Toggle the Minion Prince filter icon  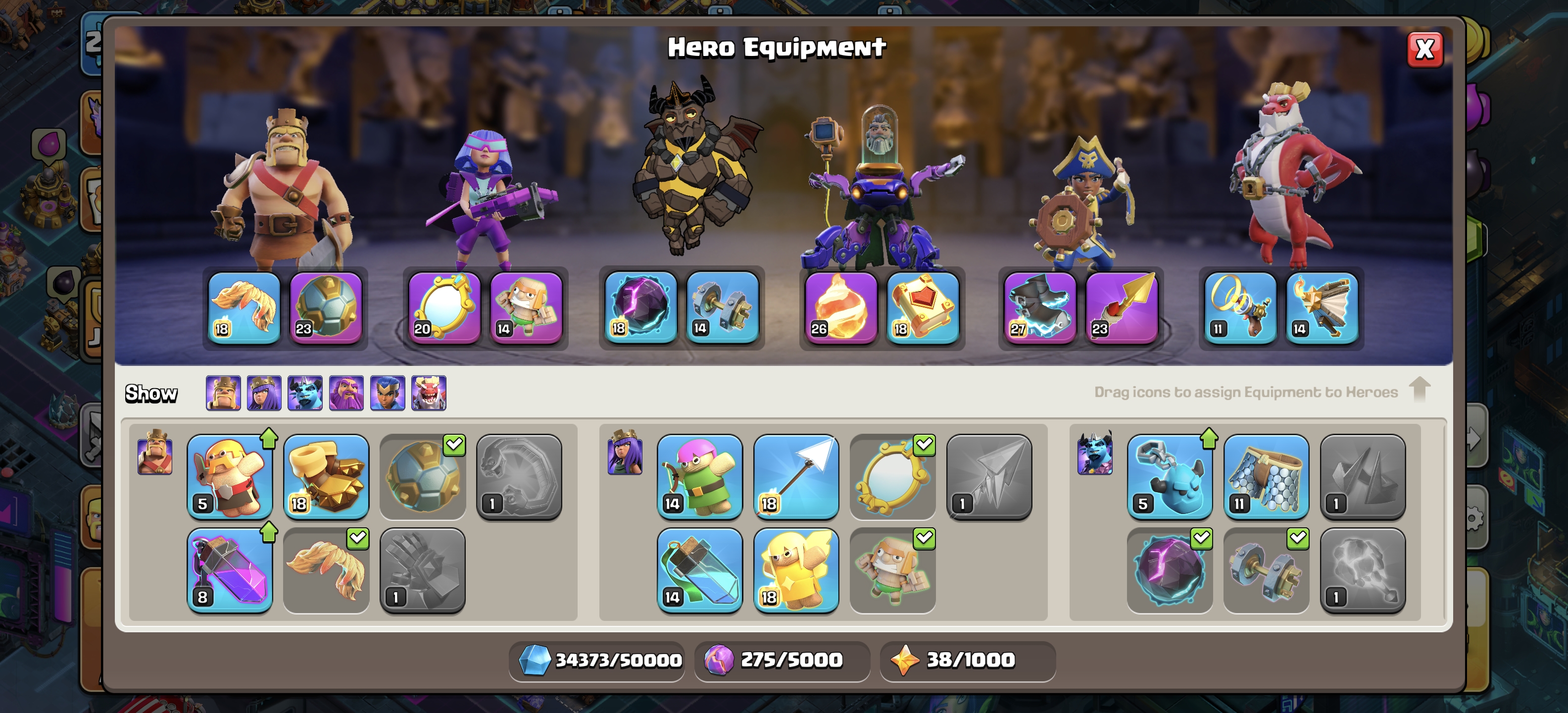click(x=305, y=393)
